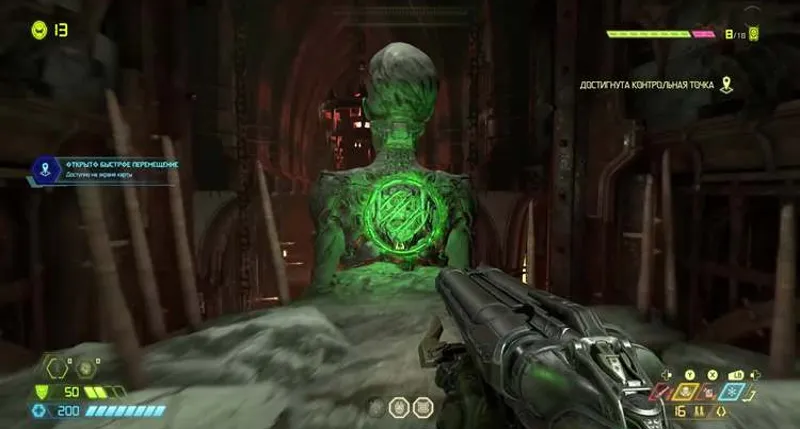
Task: Click the checkpoint reached map pin icon
Action: pyautogui.click(x=726, y=85)
